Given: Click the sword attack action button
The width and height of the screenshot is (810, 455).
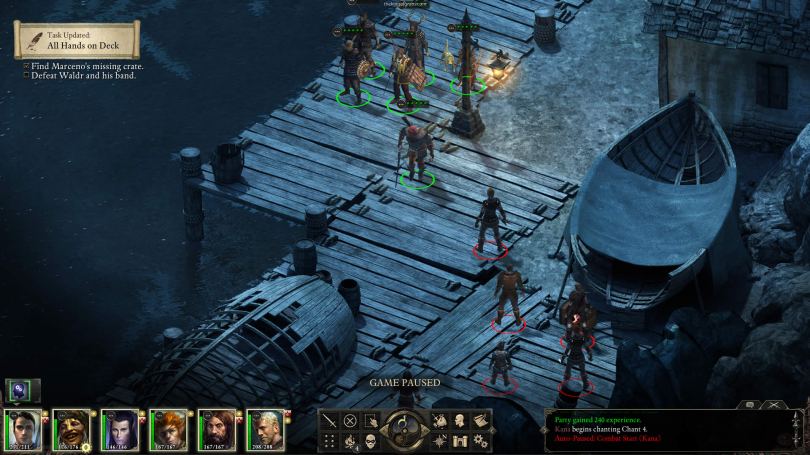Looking at the screenshot, I should (x=329, y=421).
